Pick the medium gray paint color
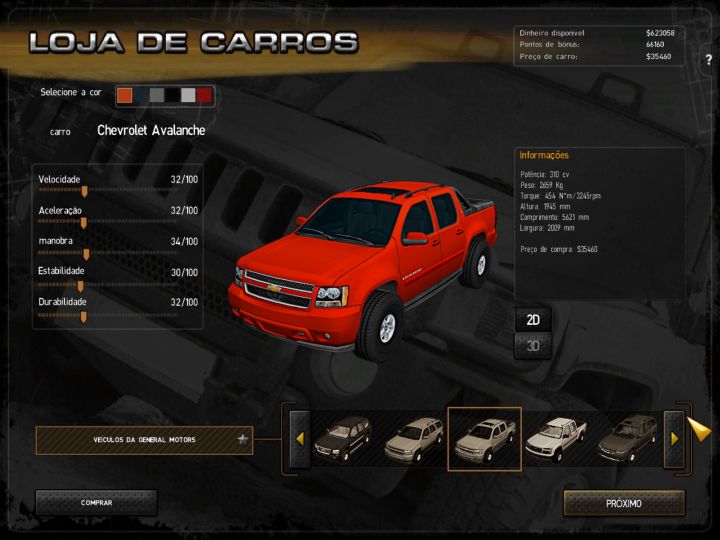This screenshot has height=540, width=720. 157,95
